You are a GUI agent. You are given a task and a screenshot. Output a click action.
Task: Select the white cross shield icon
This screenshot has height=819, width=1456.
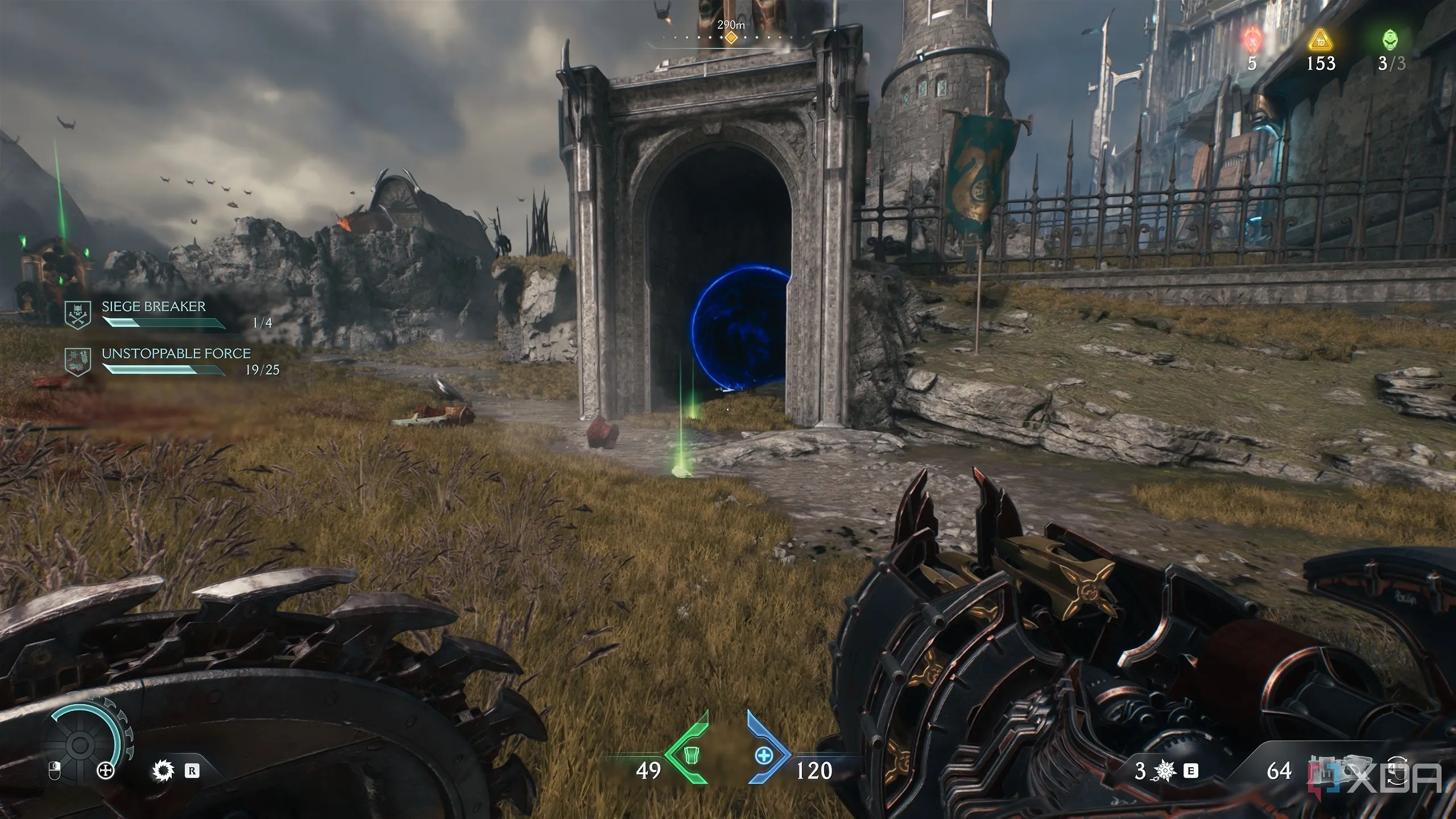pos(106,771)
